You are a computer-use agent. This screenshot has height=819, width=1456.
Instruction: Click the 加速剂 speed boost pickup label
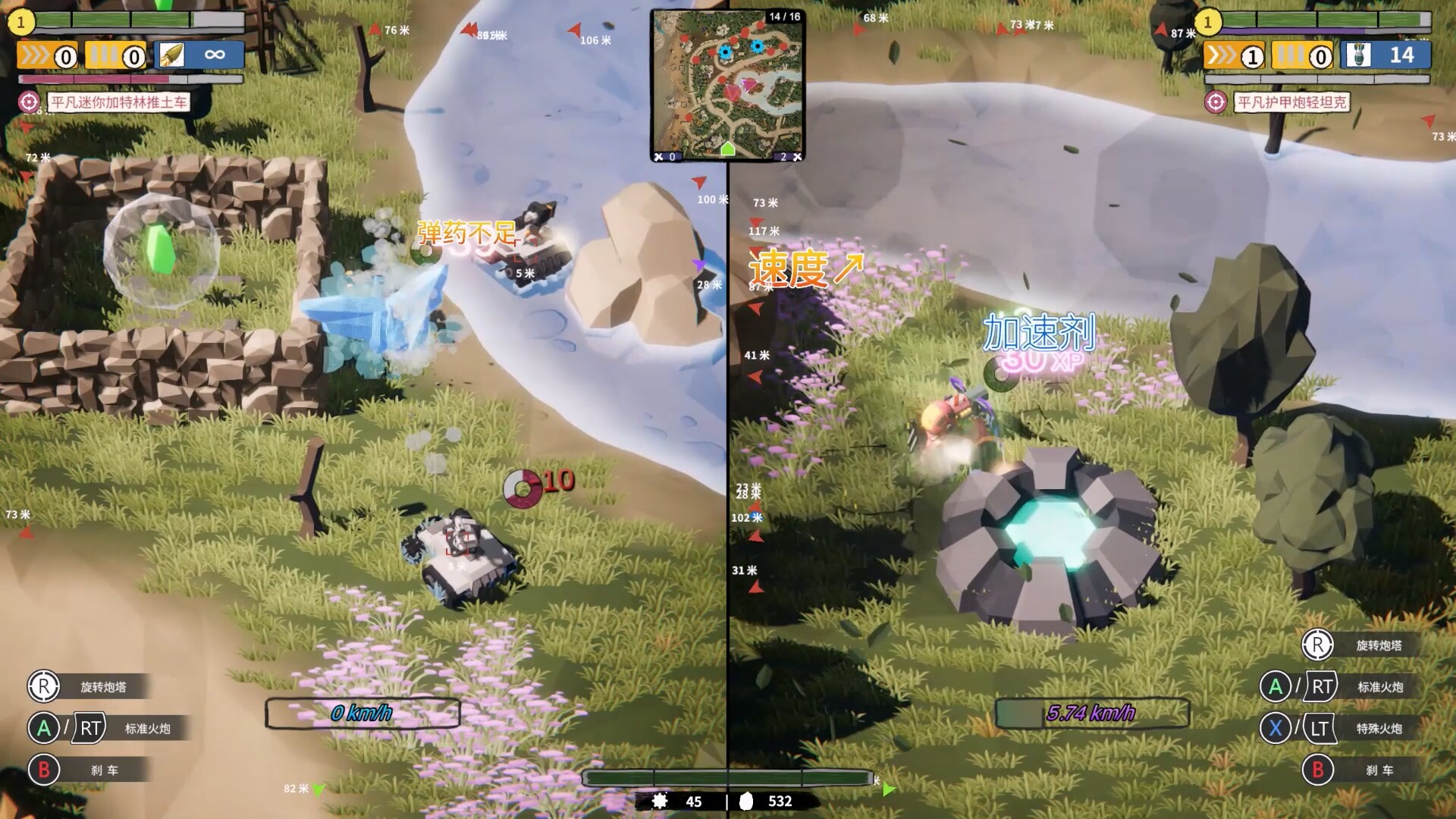click(1037, 331)
